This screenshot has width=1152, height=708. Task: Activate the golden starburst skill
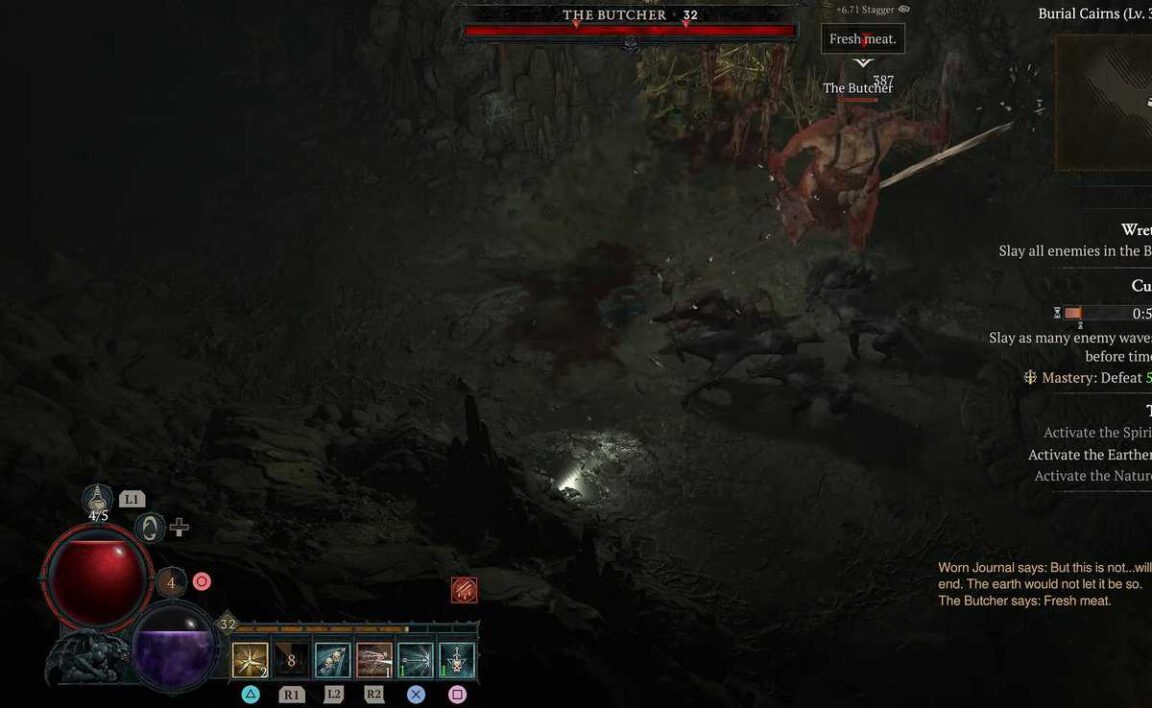pyautogui.click(x=250, y=660)
